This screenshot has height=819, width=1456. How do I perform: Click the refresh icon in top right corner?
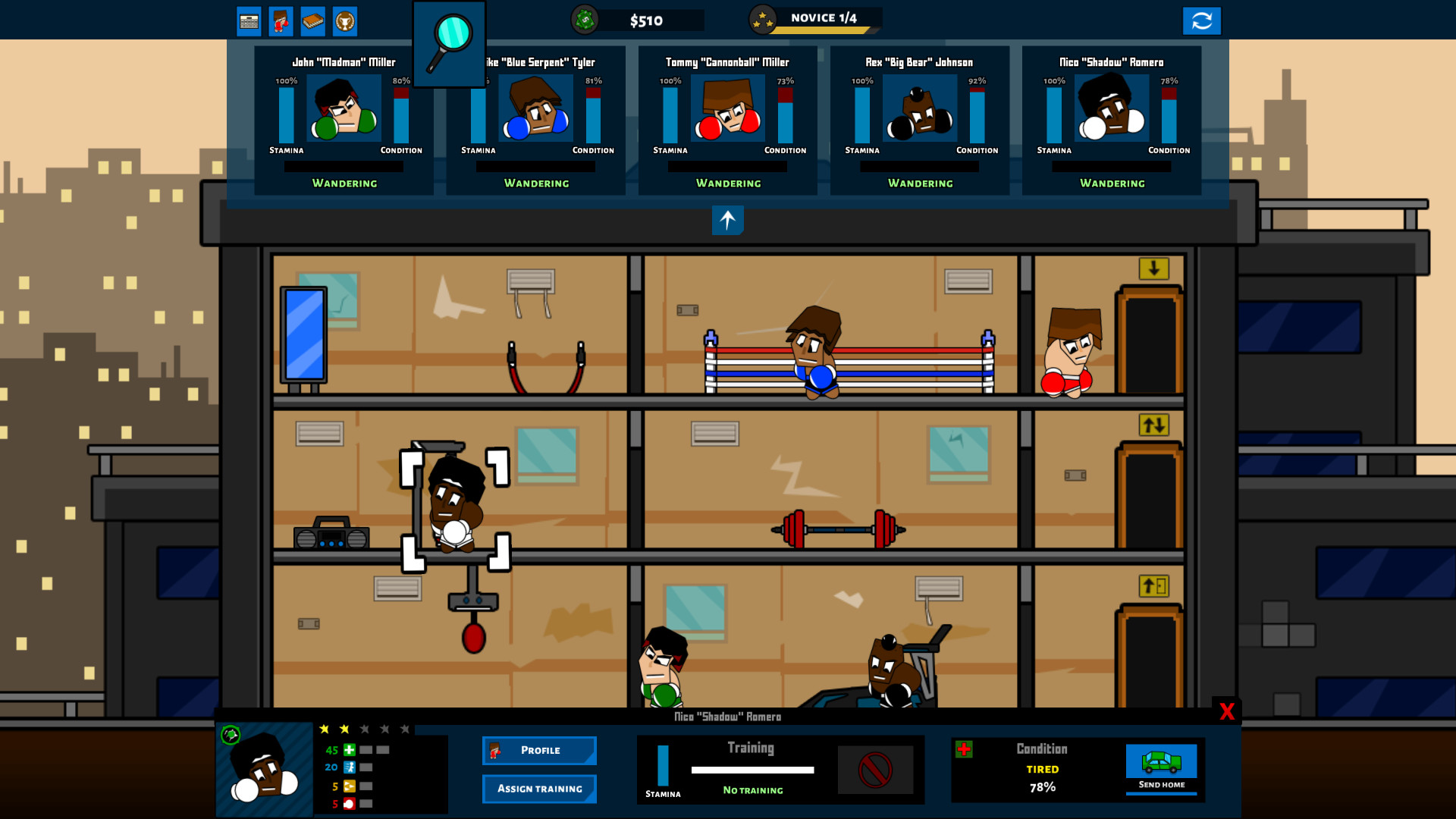[x=1203, y=20]
